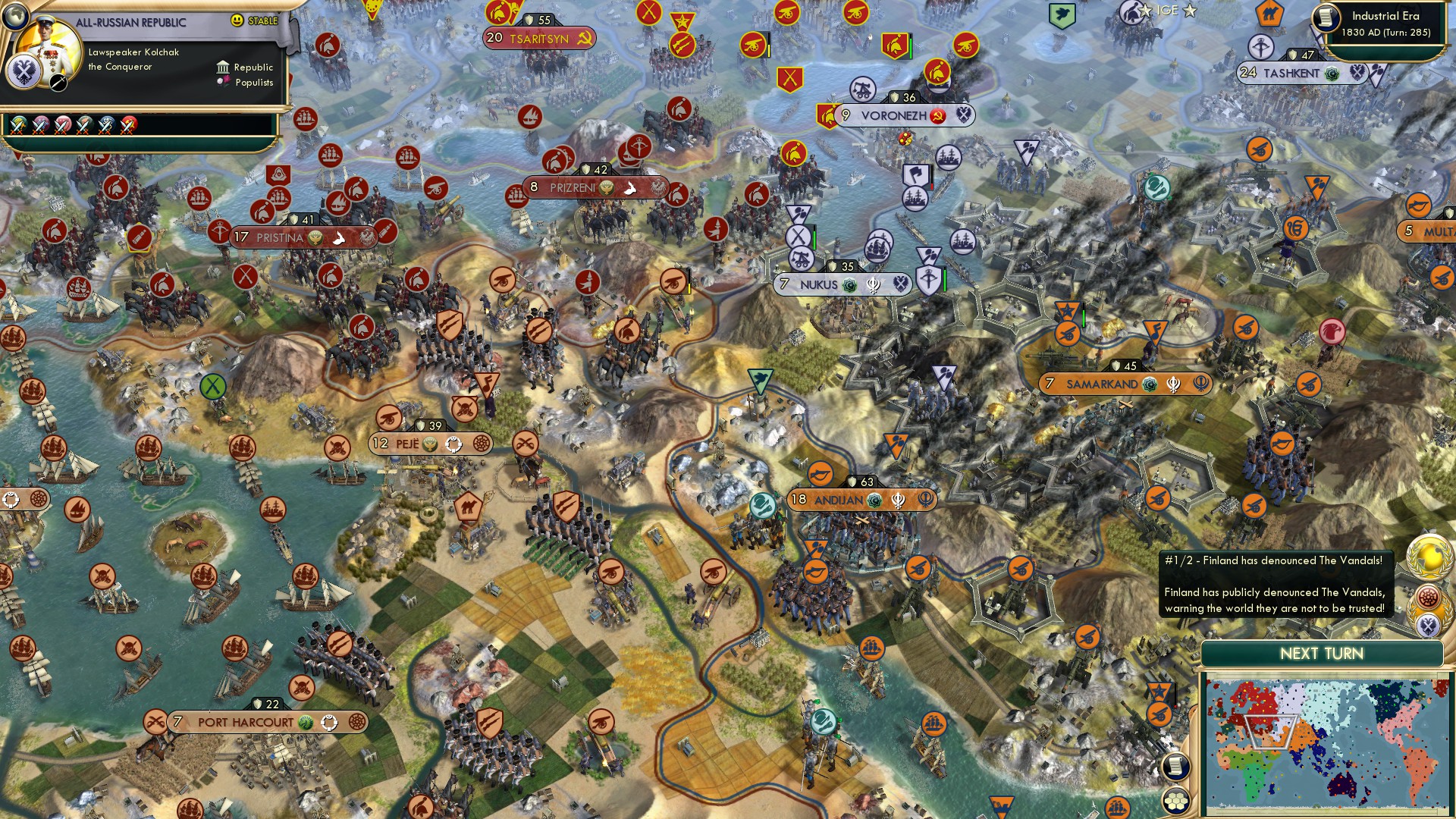1456x819 pixels.
Task: Select the Republic government icon on the leader panel
Action: pos(223,68)
